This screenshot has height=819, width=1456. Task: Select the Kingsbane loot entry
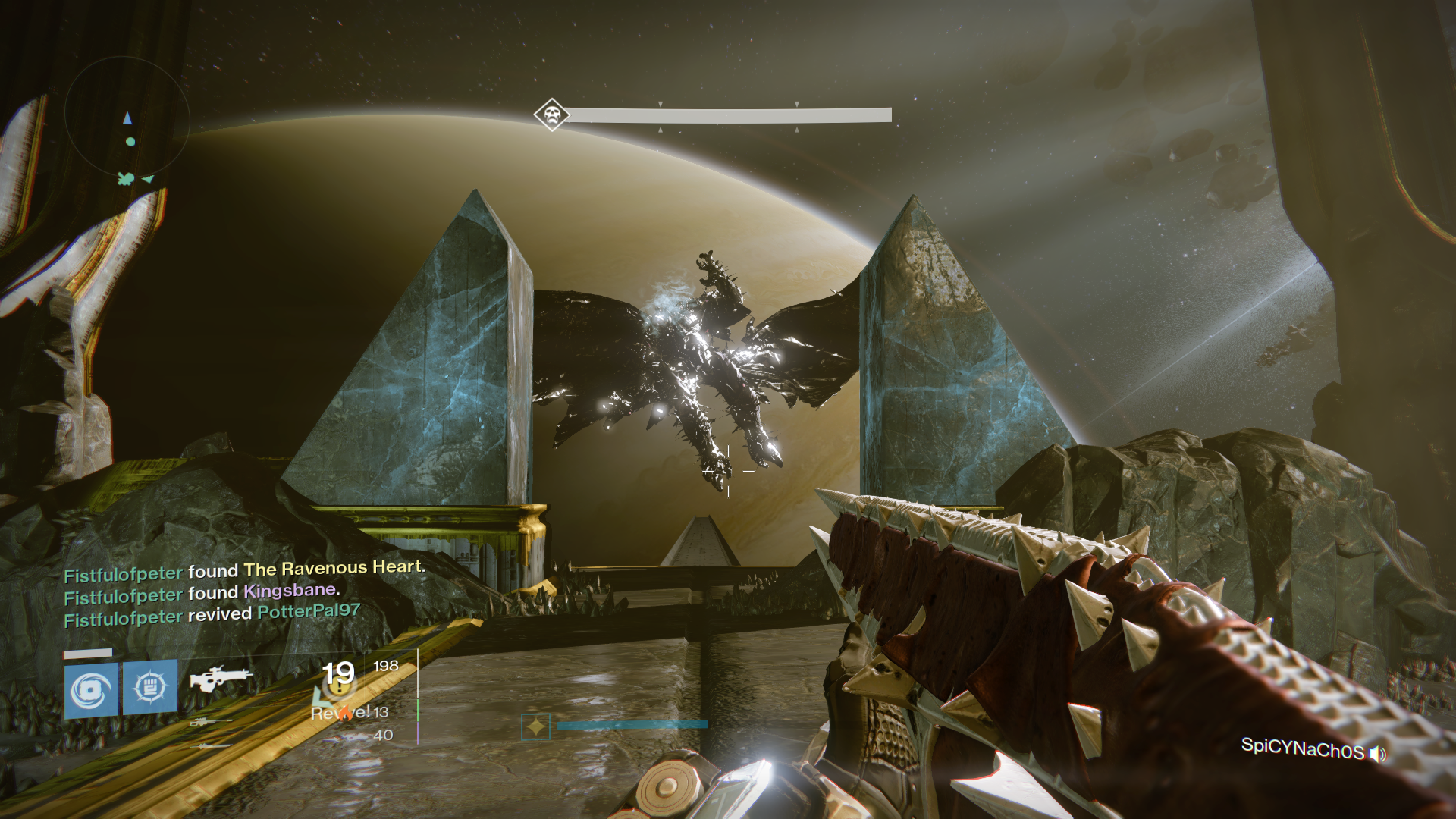pos(290,591)
